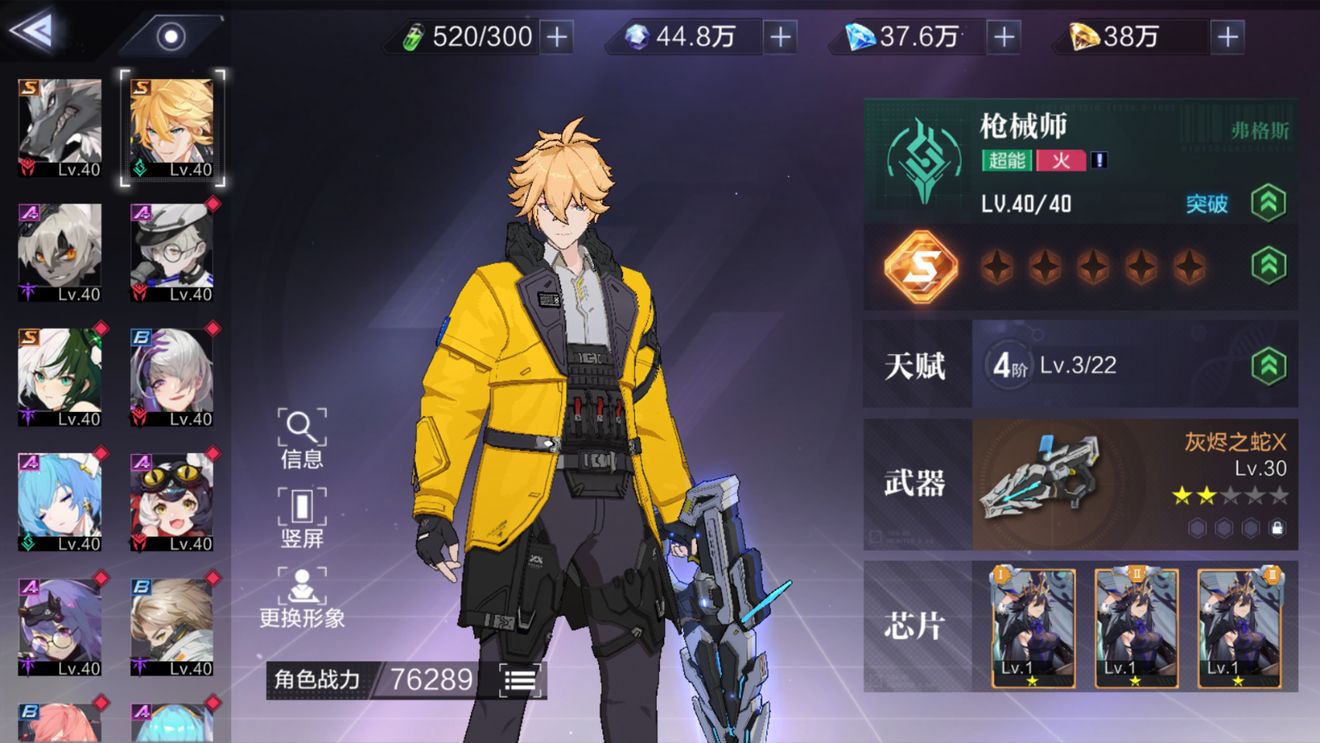1320x743 pixels.
Task: Tap 突破 breakthrough upgrade arrow
Action: (1268, 203)
